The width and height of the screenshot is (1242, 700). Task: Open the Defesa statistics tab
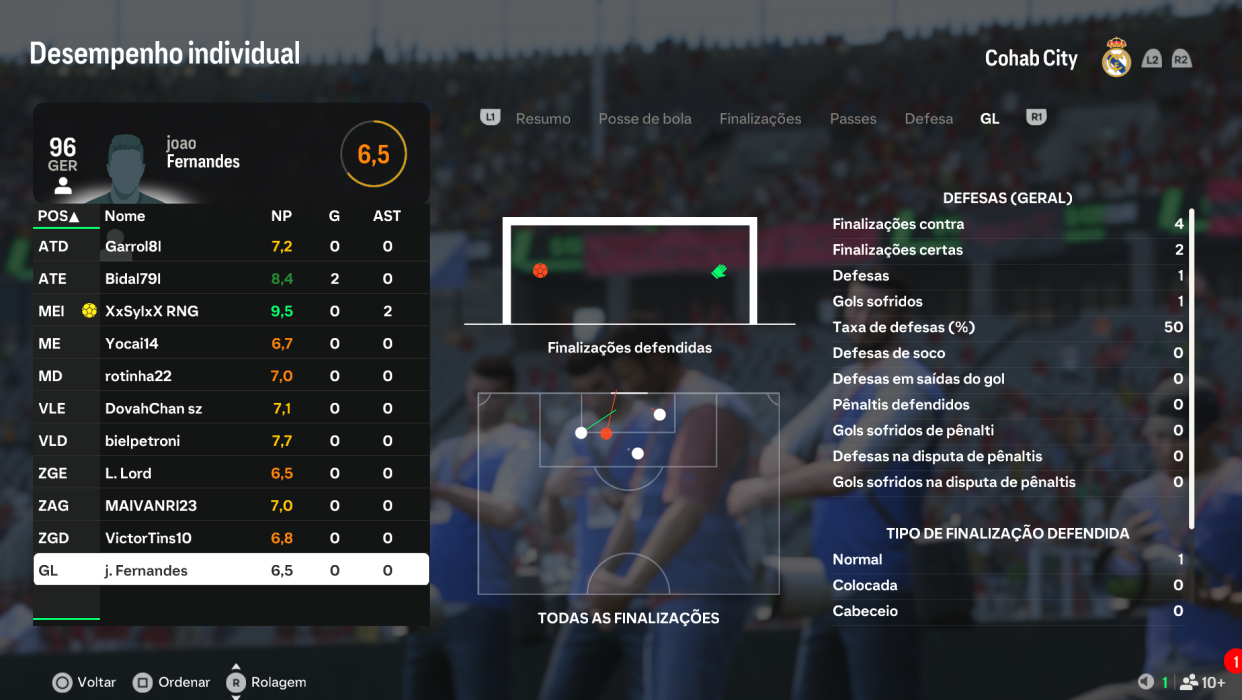pyautogui.click(x=929, y=119)
